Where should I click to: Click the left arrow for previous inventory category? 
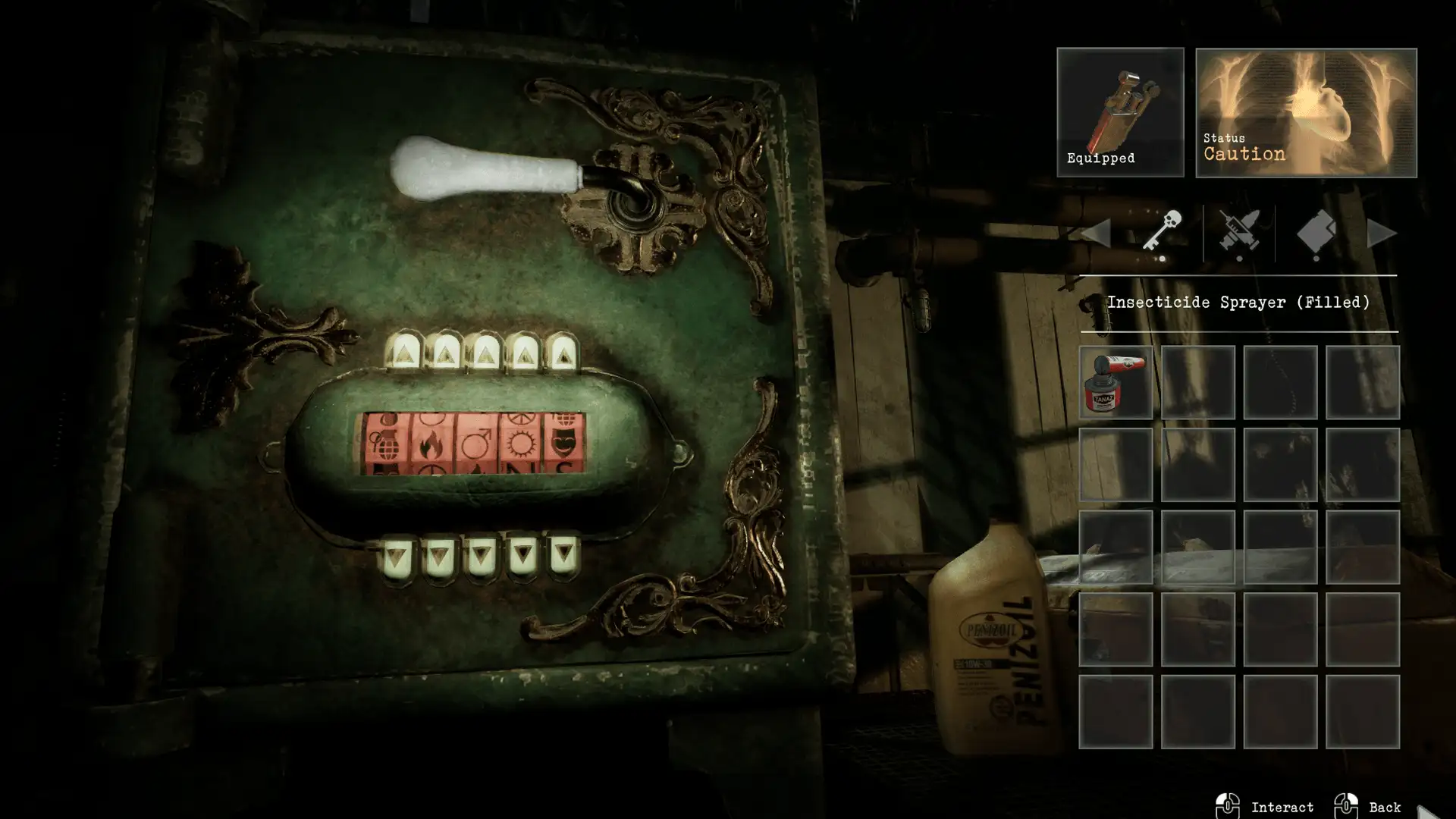(1097, 233)
